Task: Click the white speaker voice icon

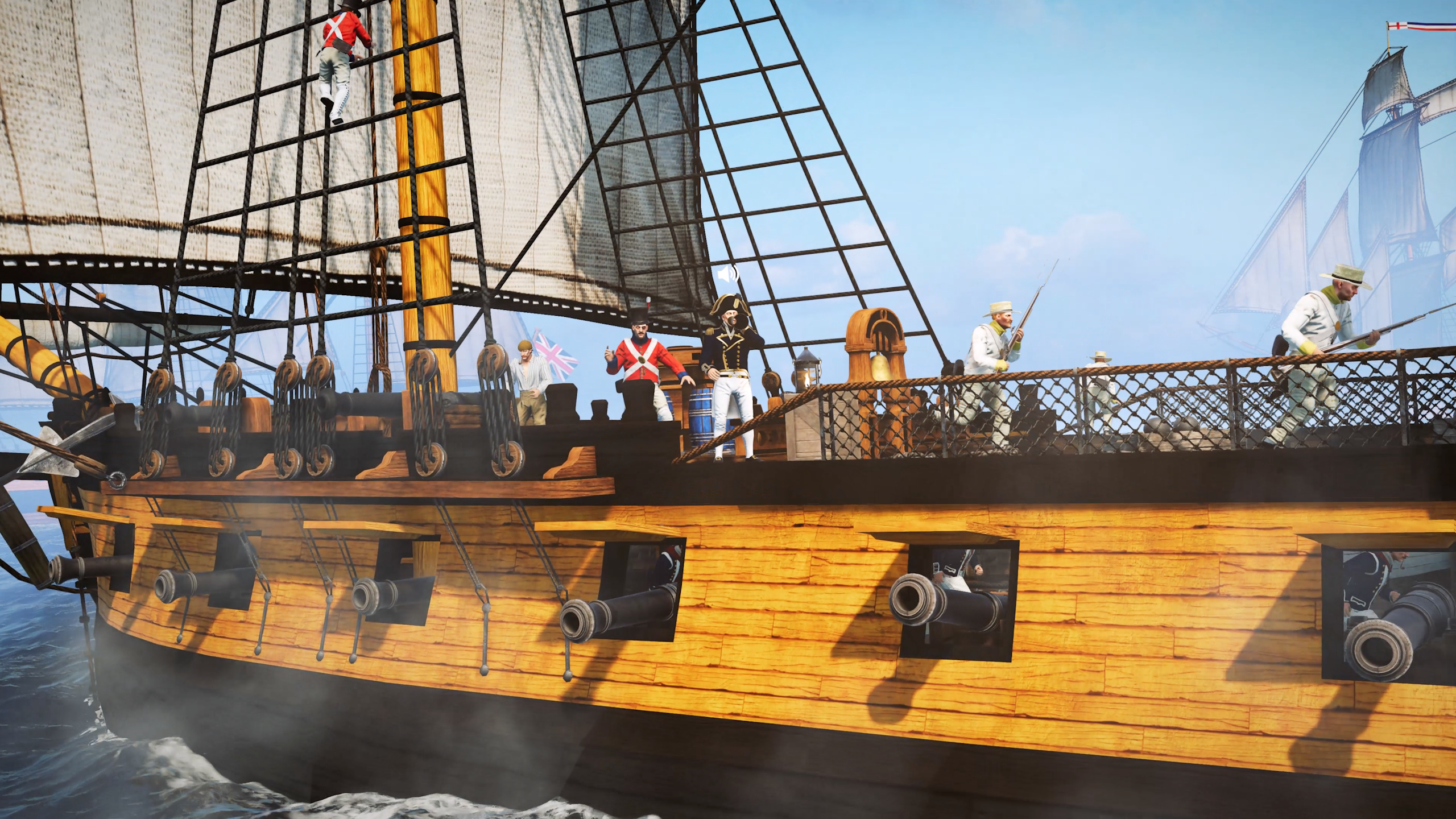Action: pos(727,275)
